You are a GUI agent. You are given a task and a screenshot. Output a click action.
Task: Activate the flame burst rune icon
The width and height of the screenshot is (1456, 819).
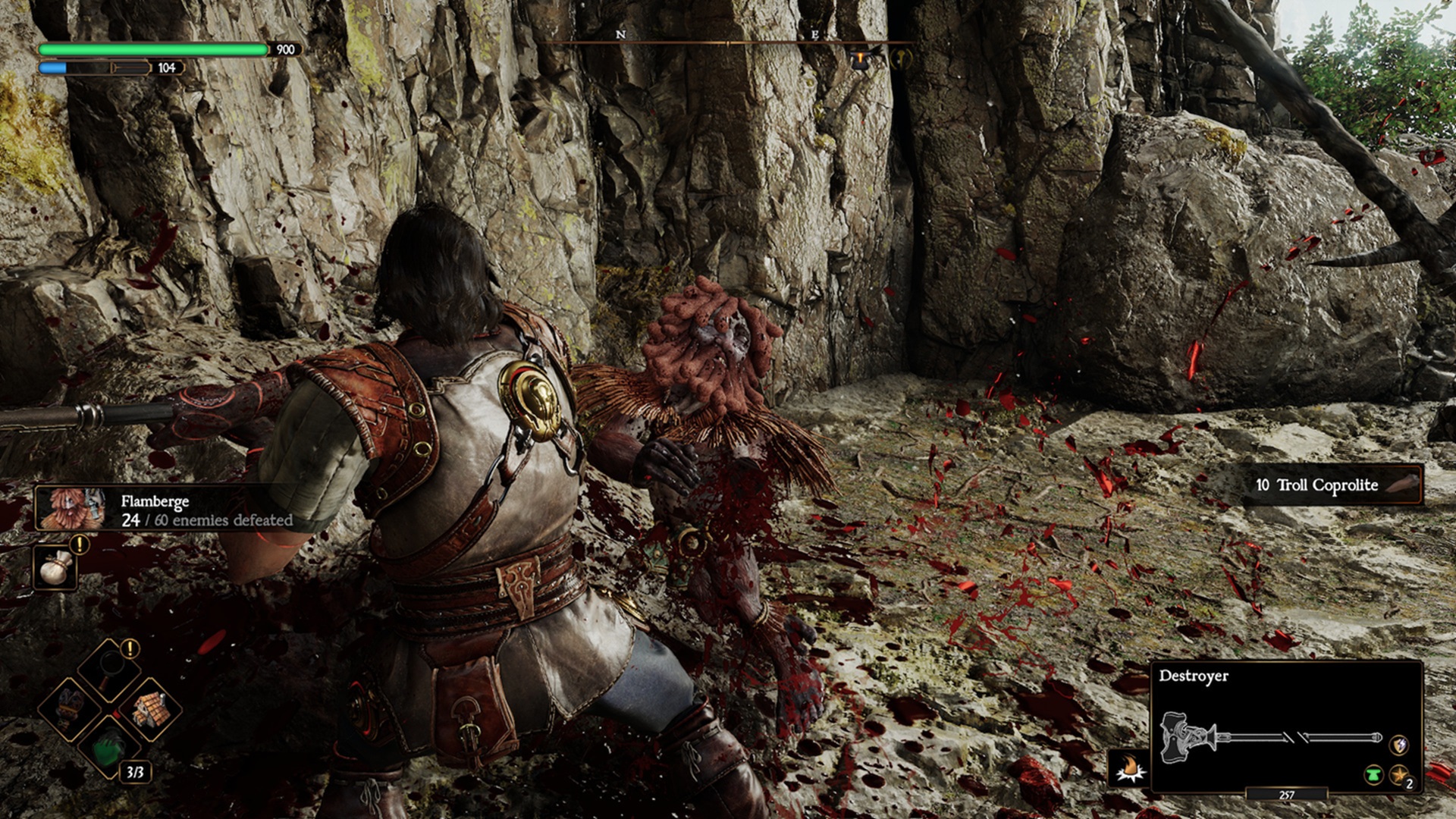1131,769
